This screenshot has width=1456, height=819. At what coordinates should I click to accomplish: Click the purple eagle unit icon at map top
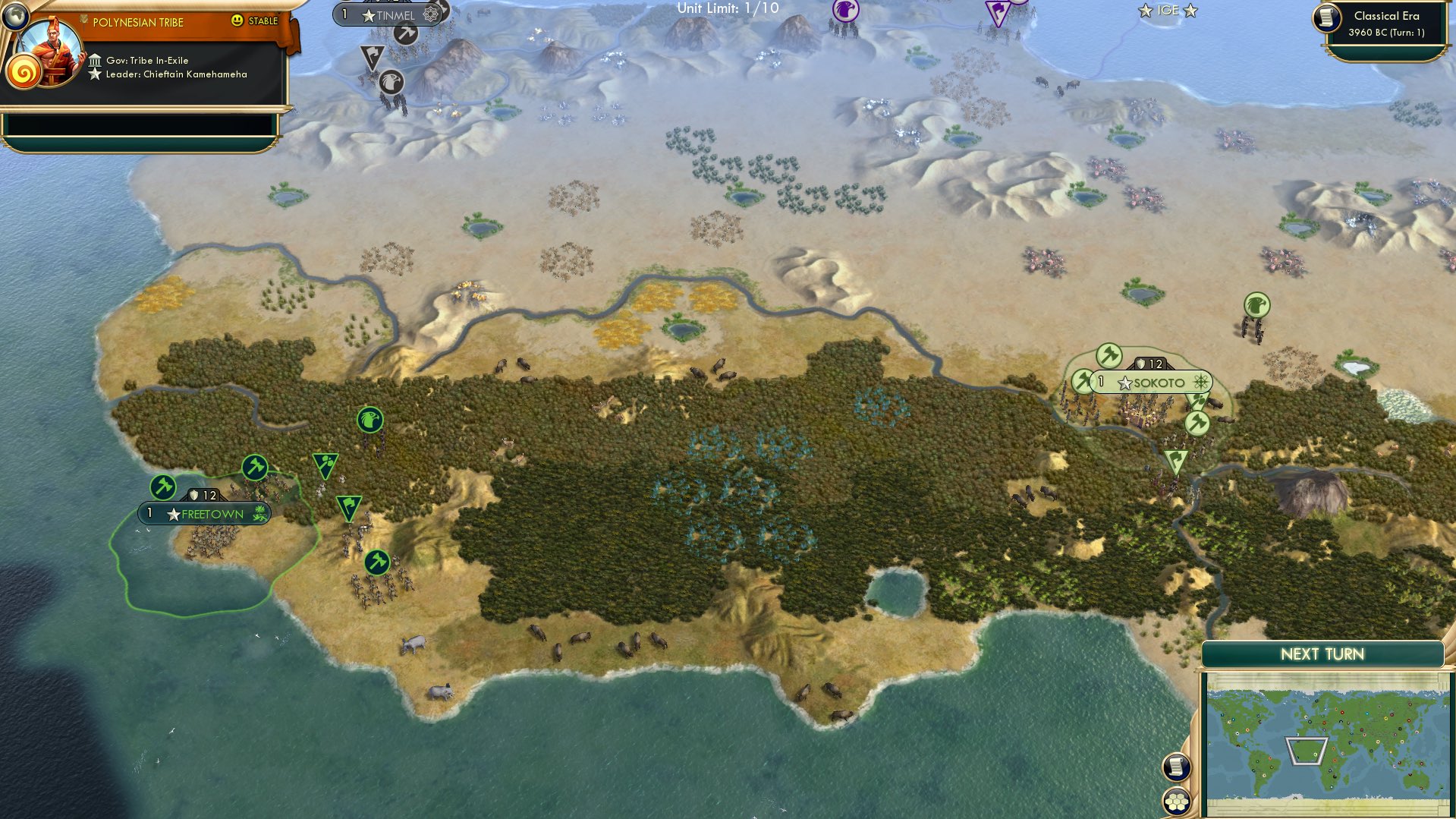pos(844,11)
